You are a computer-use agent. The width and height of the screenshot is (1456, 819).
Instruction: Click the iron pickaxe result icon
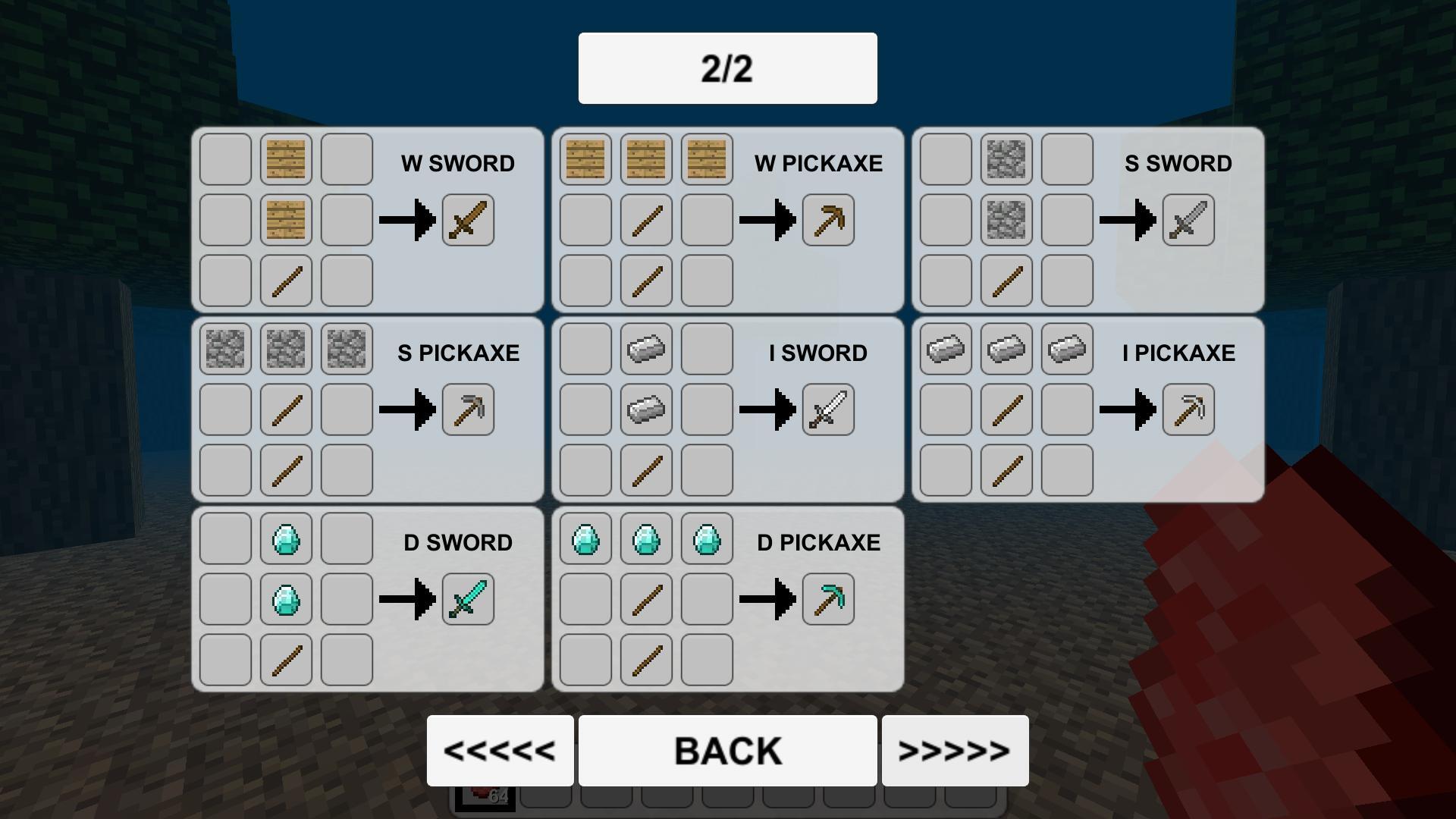[1187, 409]
